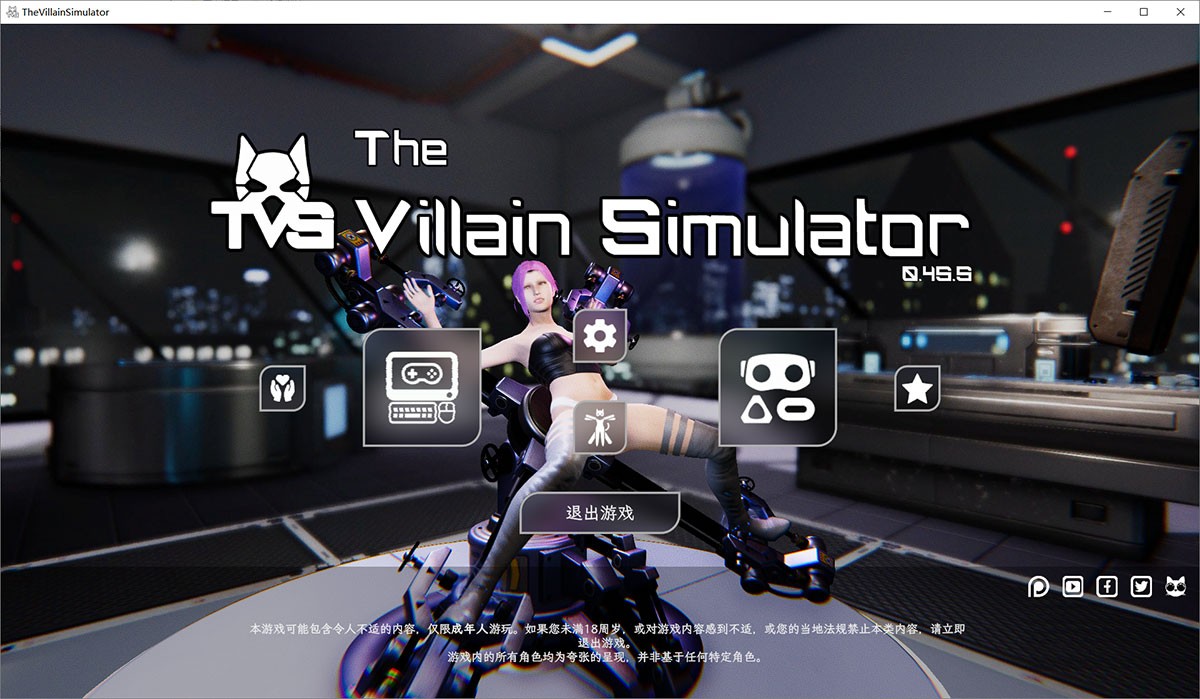Launch the VR headset mode
The width and height of the screenshot is (1200, 699).
(778, 387)
